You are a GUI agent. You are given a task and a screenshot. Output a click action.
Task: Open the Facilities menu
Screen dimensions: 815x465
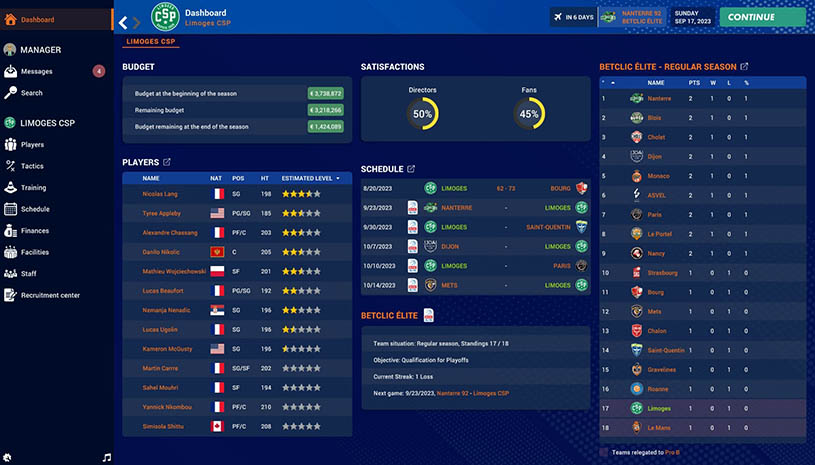(x=34, y=252)
